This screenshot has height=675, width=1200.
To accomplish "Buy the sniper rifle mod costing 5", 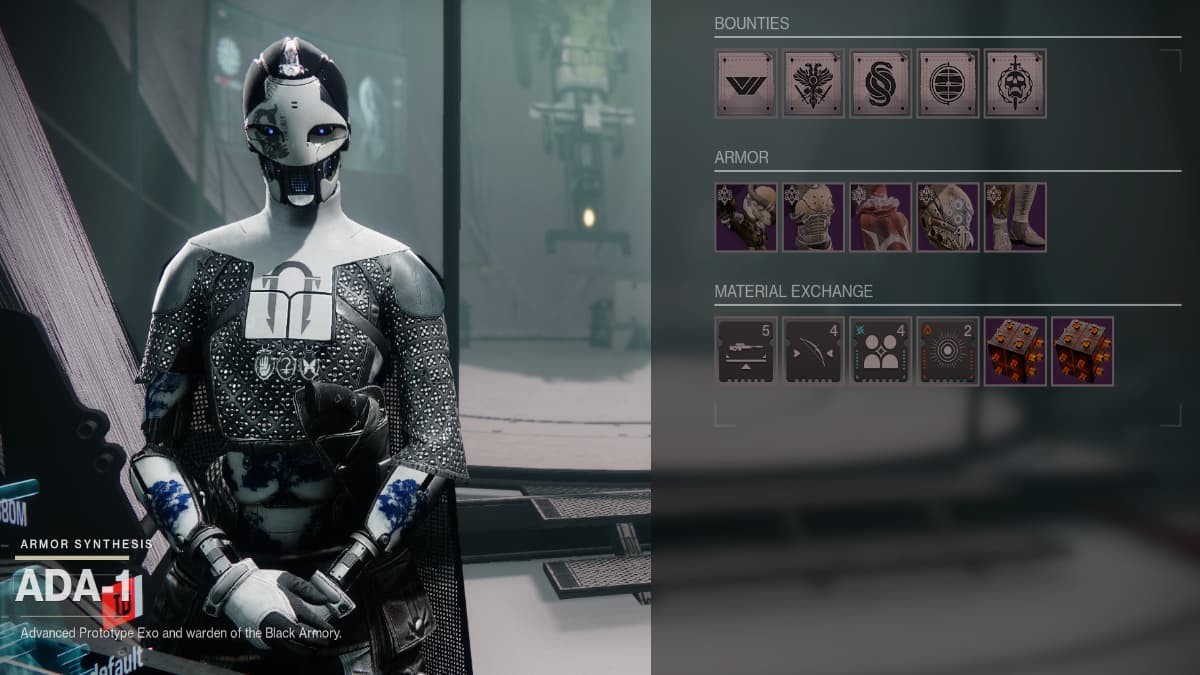I will click(746, 351).
